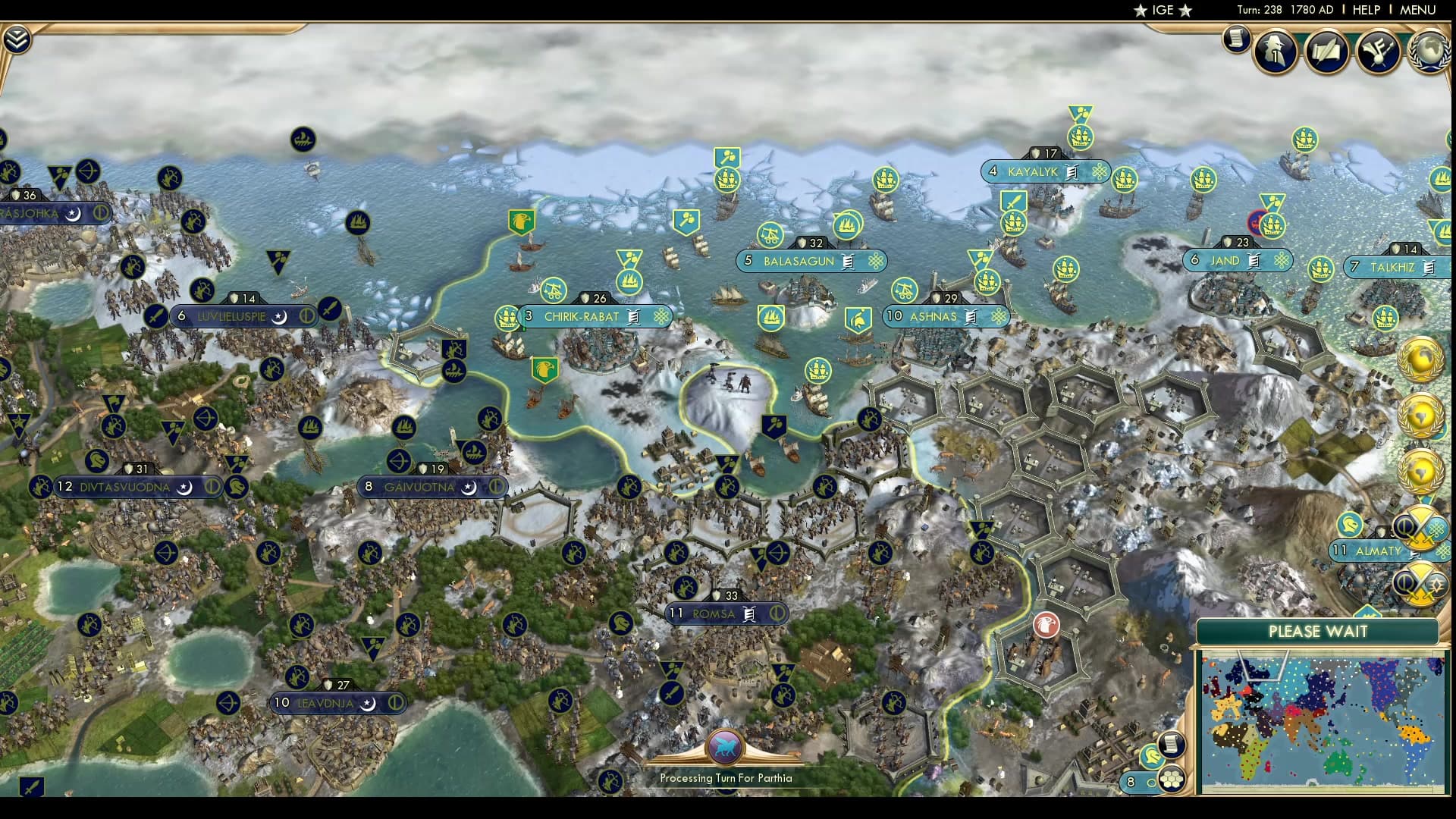Open the Culture overview icon

coord(1379,52)
